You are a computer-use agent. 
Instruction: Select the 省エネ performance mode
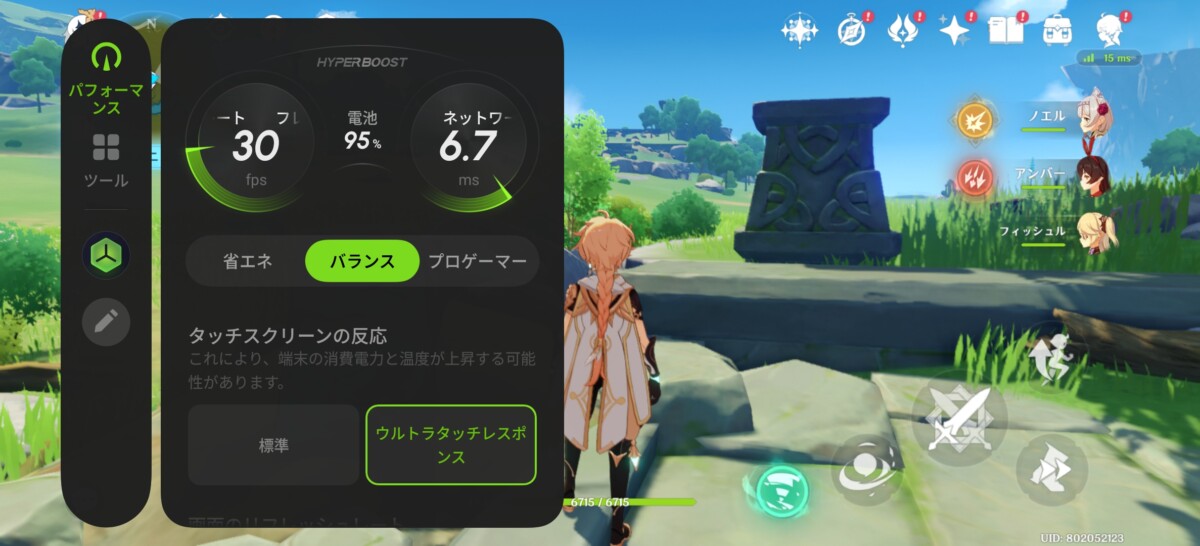(x=248, y=262)
